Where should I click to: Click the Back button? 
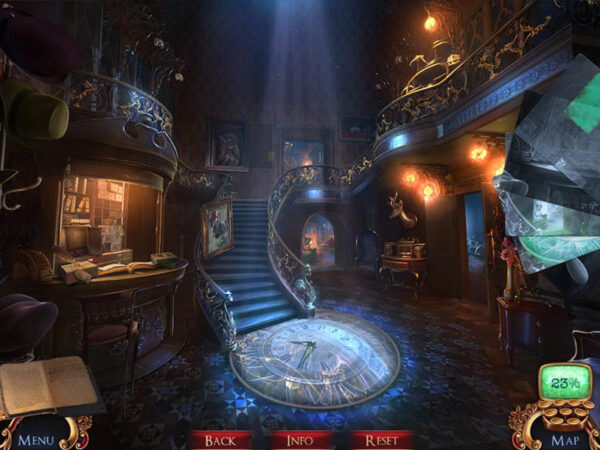click(220, 440)
